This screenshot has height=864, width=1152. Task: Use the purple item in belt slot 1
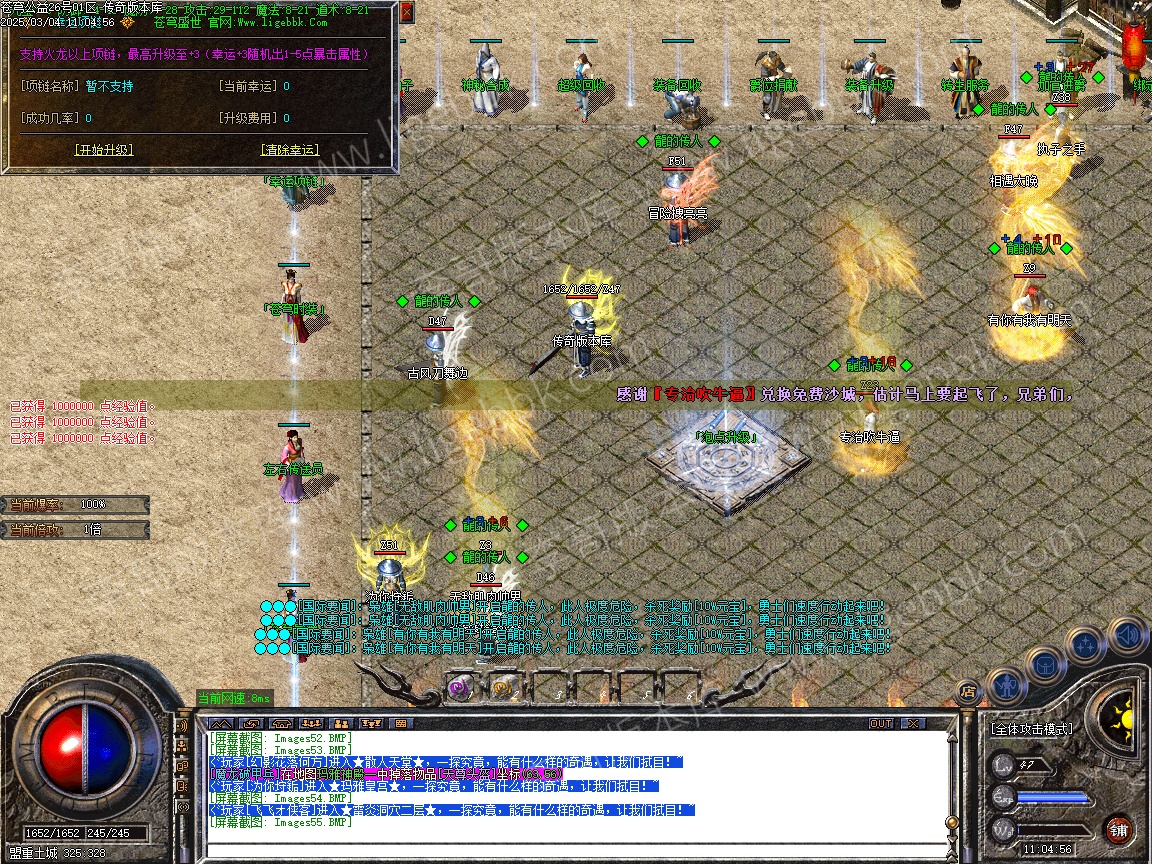(461, 687)
